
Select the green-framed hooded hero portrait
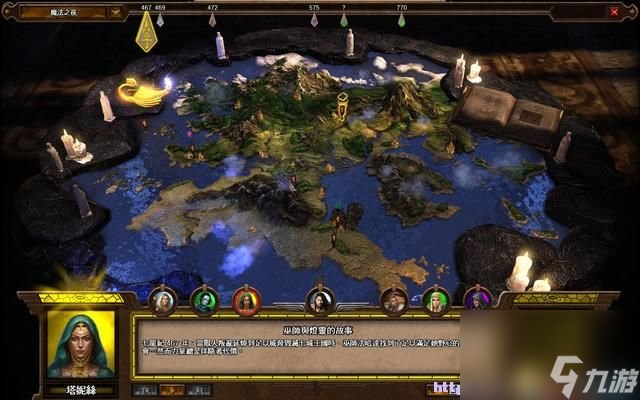click(x=204, y=300)
